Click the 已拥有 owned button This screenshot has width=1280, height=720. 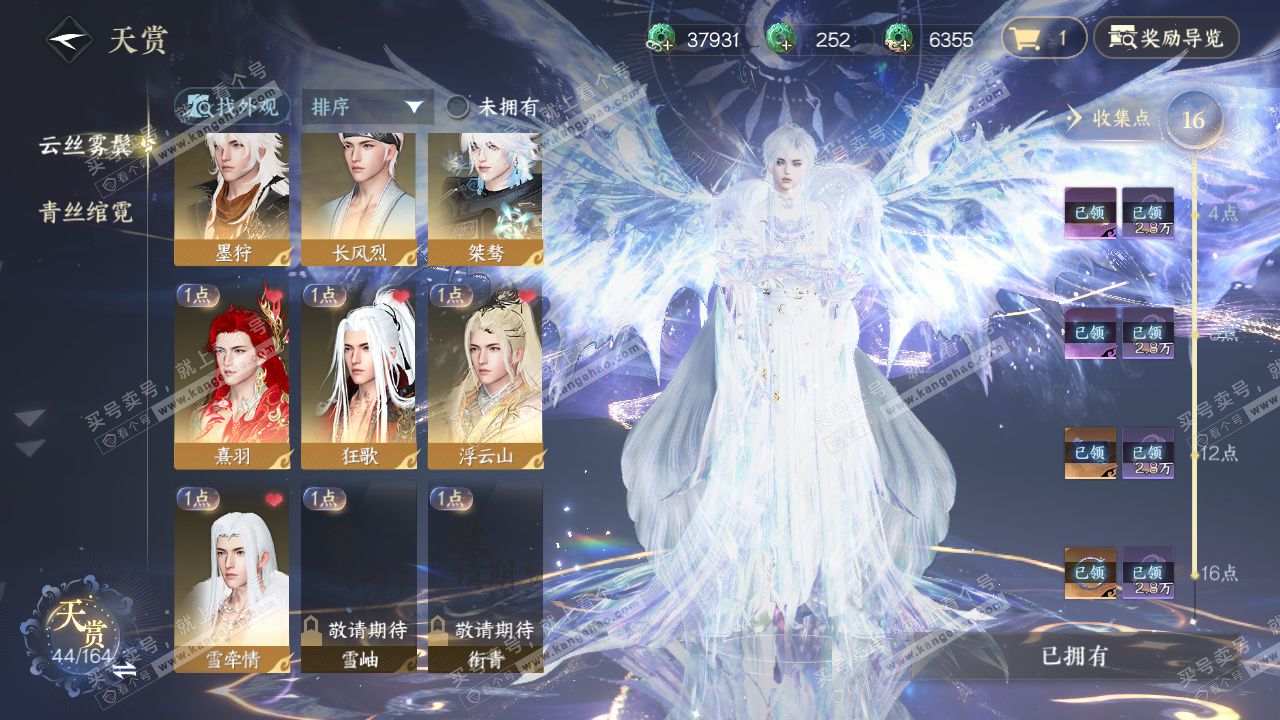[1074, 657]
